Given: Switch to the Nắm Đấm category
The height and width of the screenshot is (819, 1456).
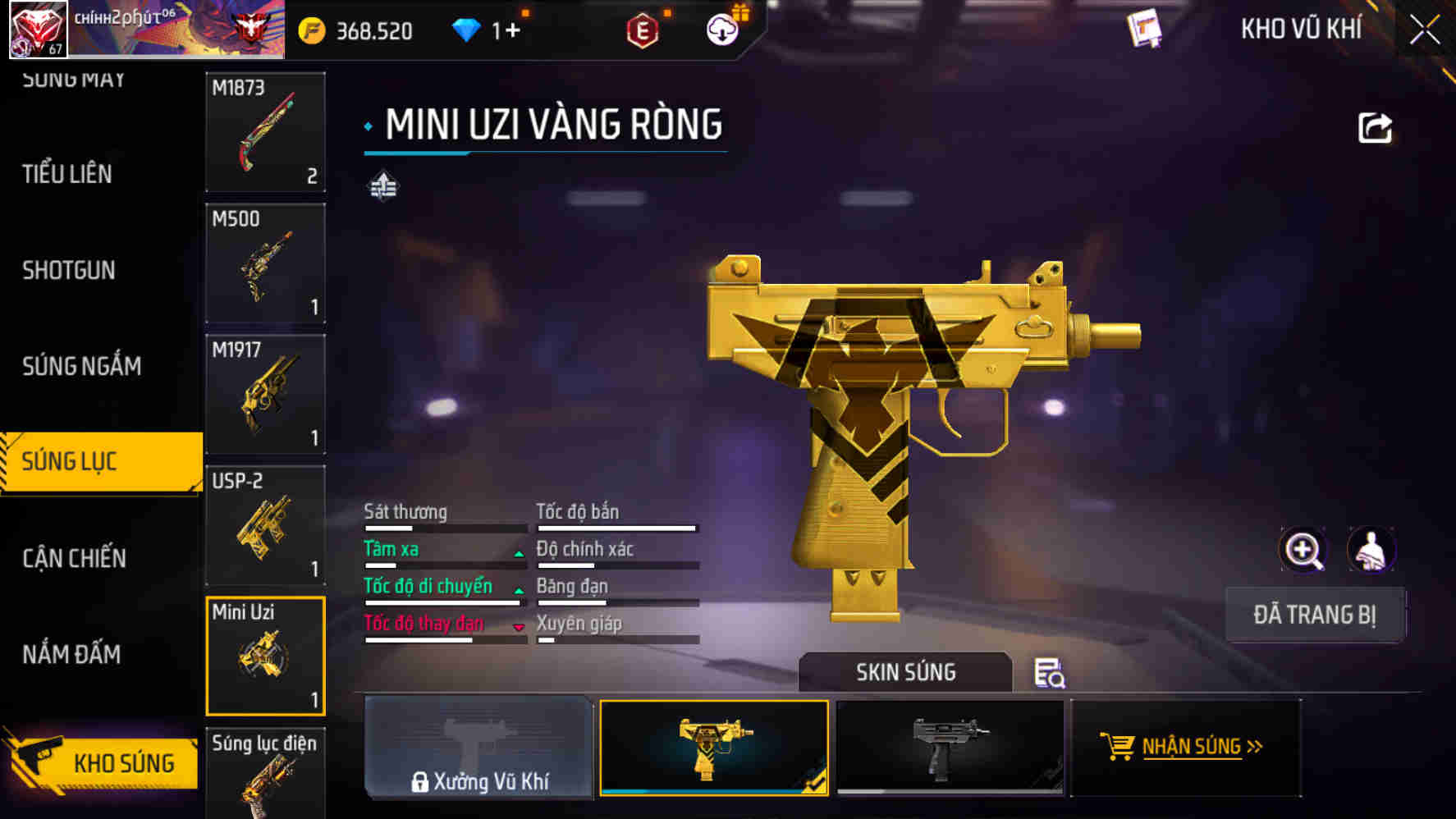Looking at the screenshot, I should pos(71,654).
